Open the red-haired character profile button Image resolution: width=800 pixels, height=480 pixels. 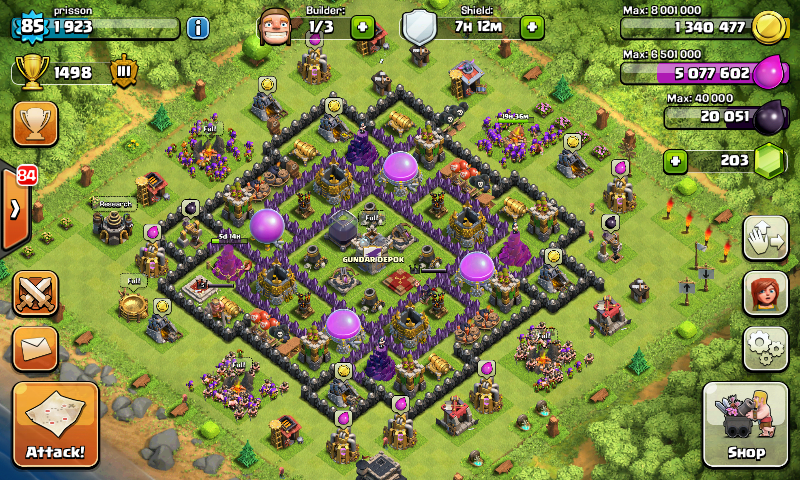point(765,293)
